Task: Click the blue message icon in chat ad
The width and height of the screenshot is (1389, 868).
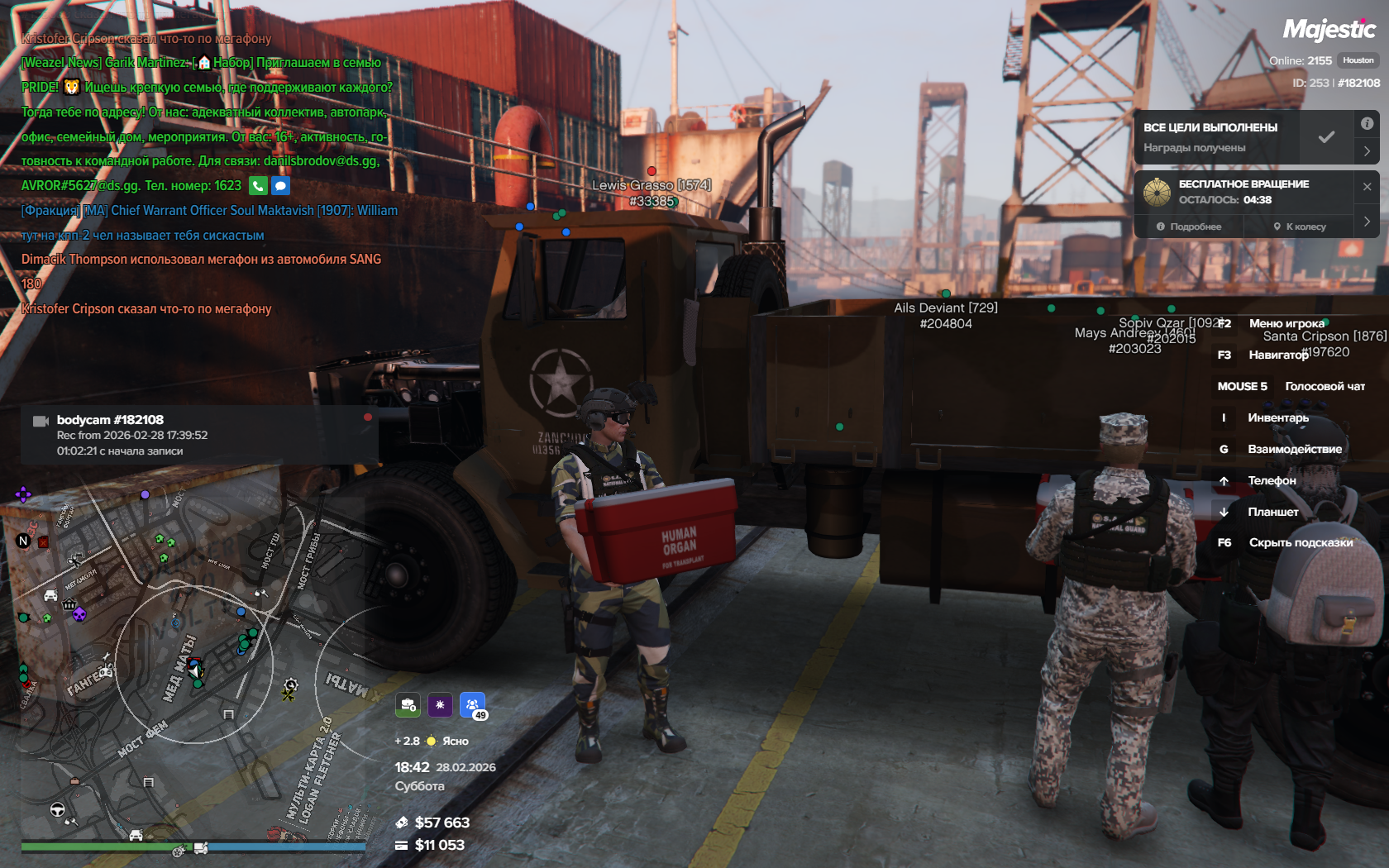Action: [x=281, y=186]
